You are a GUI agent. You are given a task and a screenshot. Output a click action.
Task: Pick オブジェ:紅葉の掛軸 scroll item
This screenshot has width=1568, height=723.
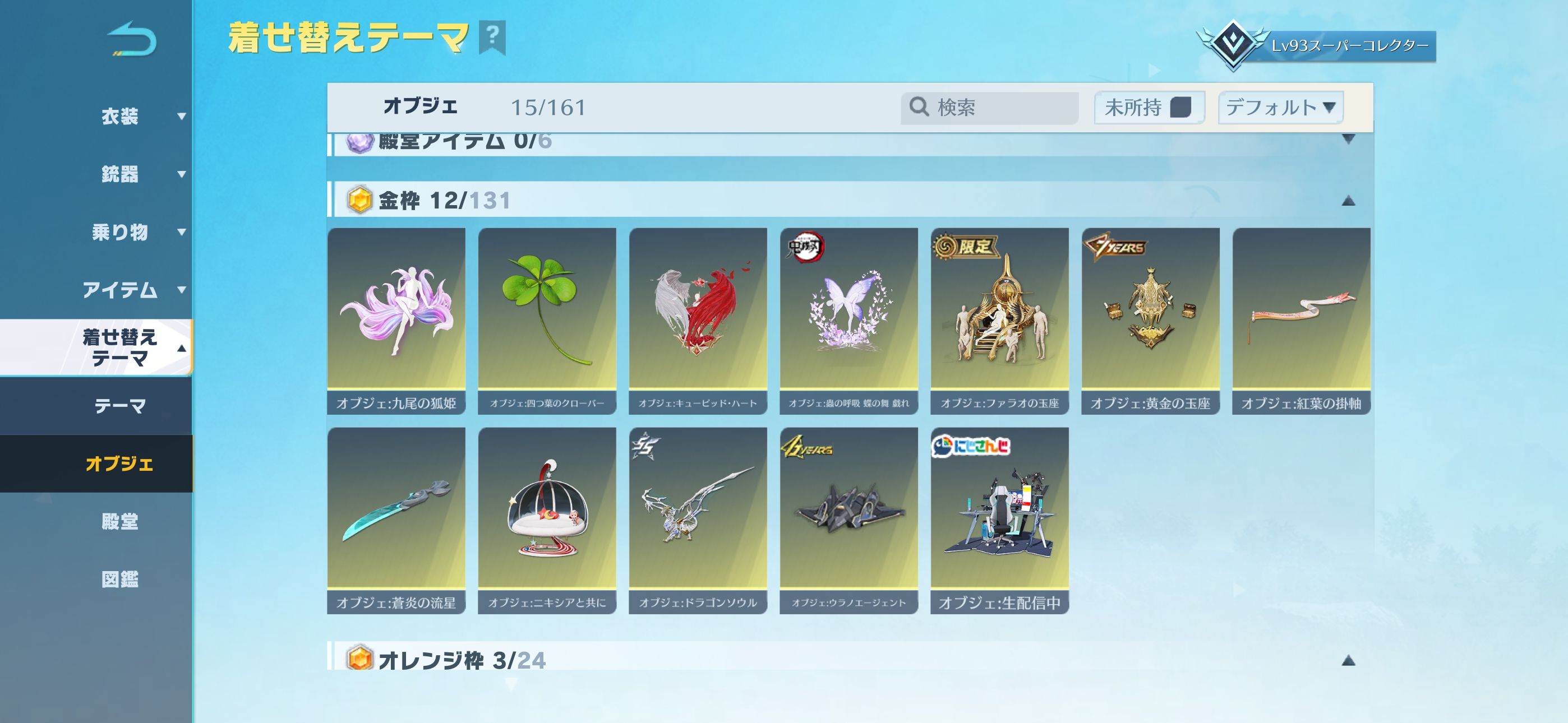1301,321
